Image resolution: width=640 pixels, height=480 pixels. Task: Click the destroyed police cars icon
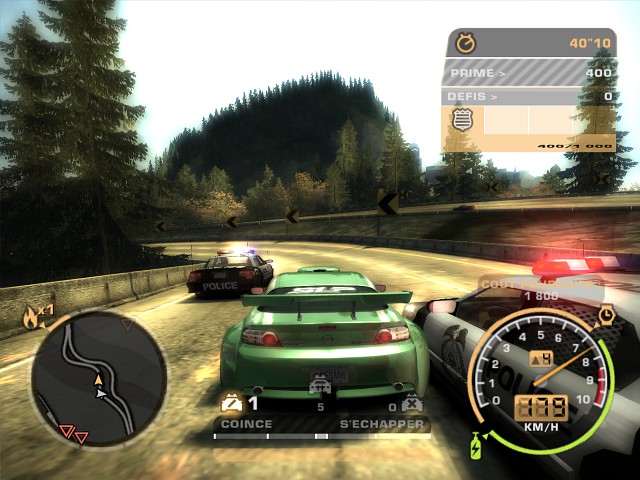(x=410, y=404)
